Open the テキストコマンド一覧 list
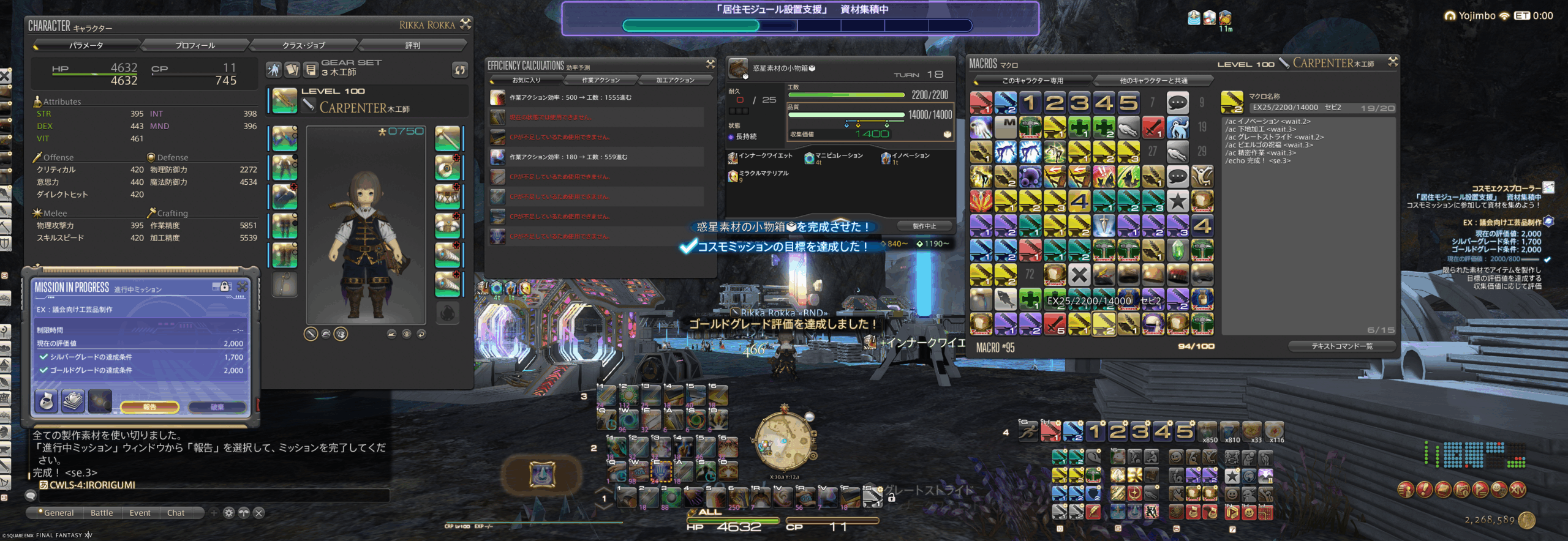The image size is (1568, 541). pos(1341,346)
